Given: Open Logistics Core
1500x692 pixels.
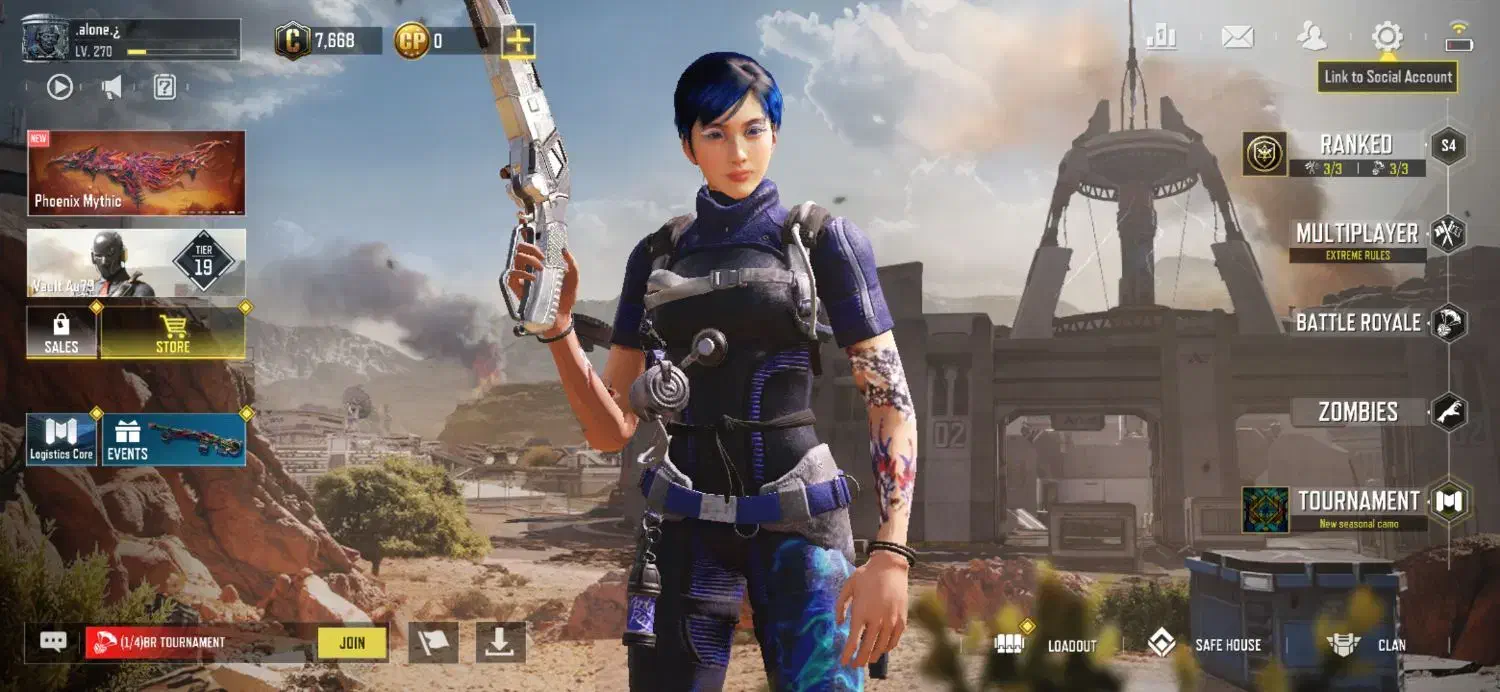Looking at the screenshot, I should 62,440.
